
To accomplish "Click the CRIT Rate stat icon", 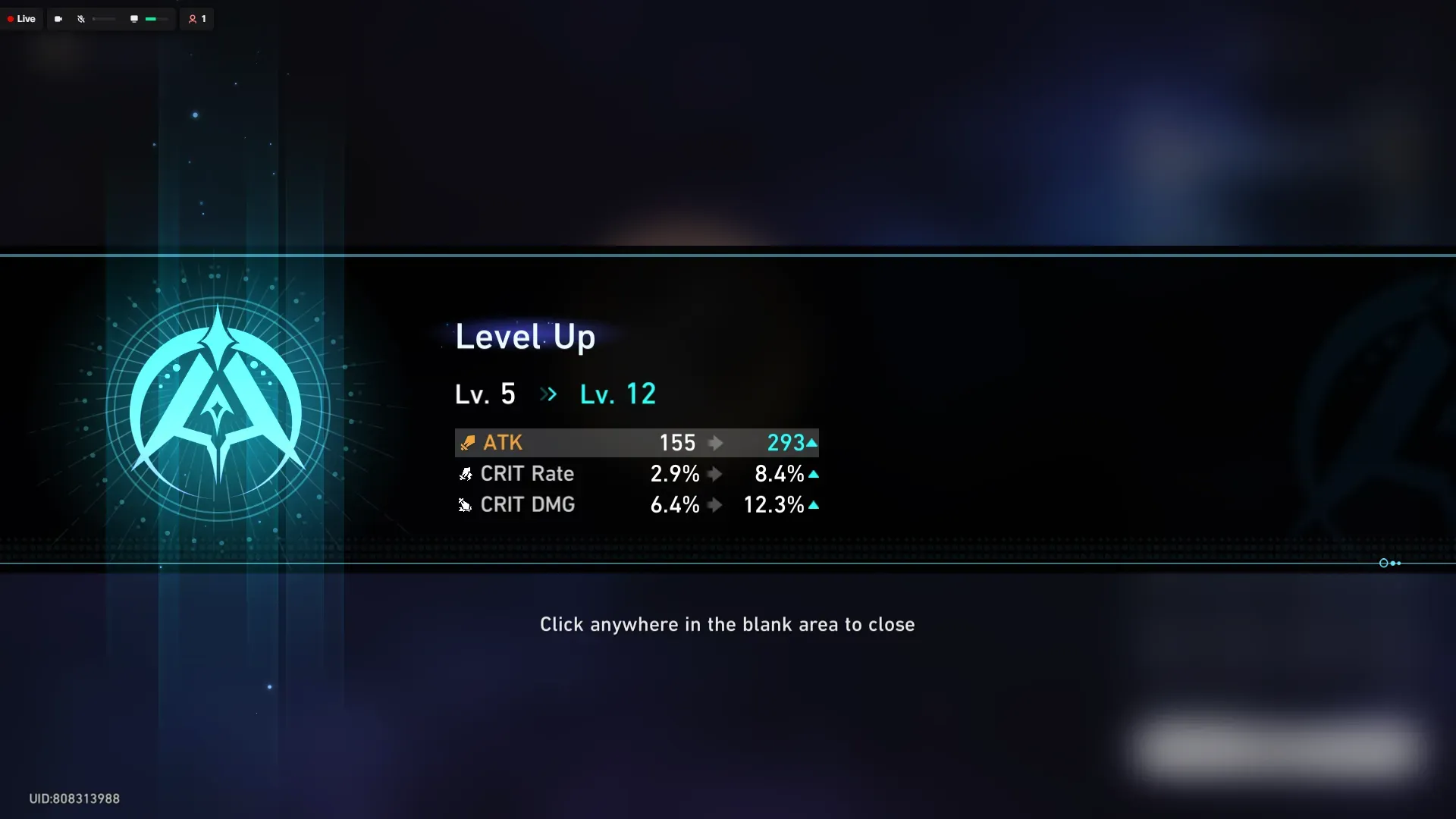I will coord(466,474).
